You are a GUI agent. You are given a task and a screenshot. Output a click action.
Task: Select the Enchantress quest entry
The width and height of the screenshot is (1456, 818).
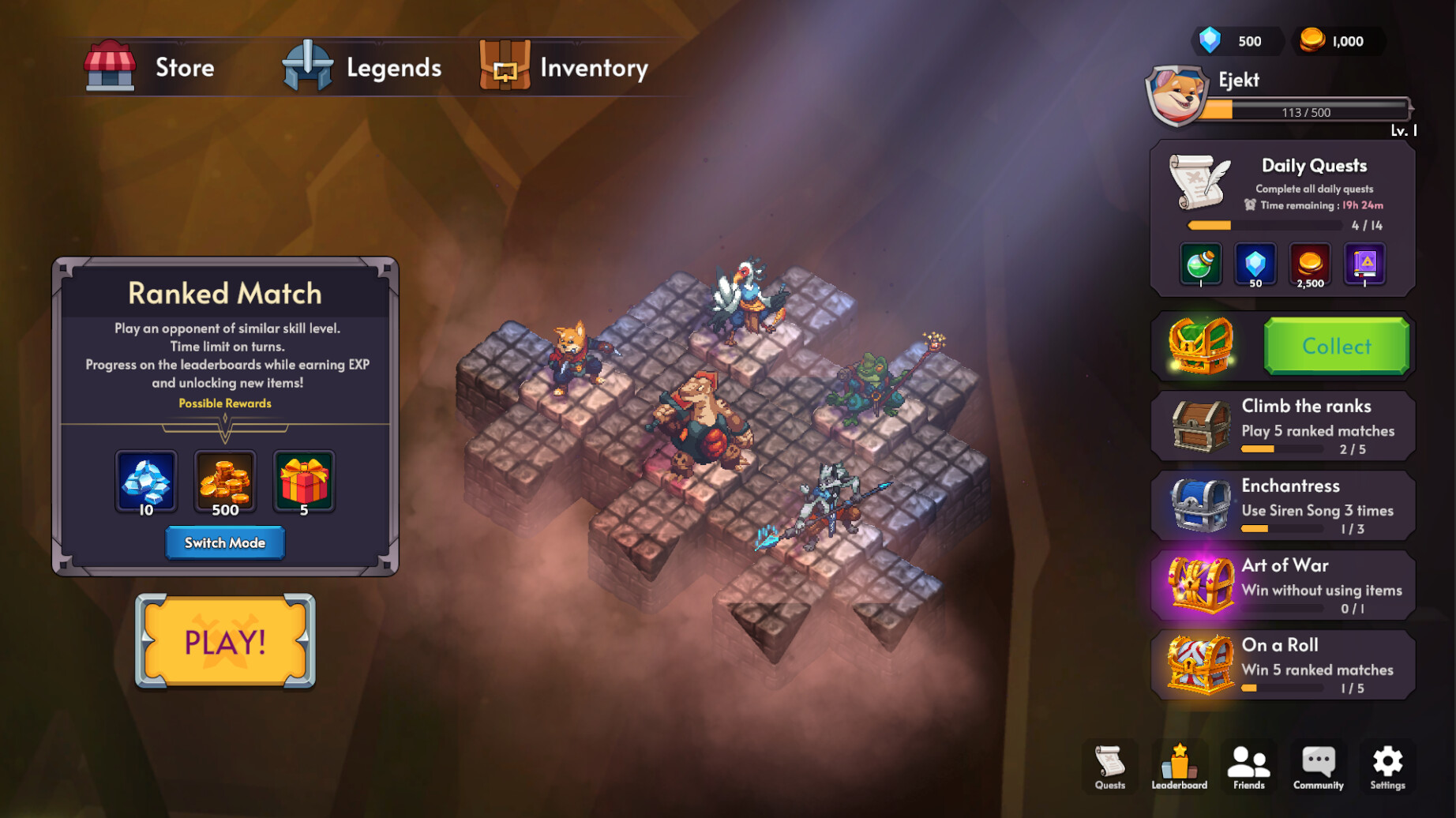1283,506
